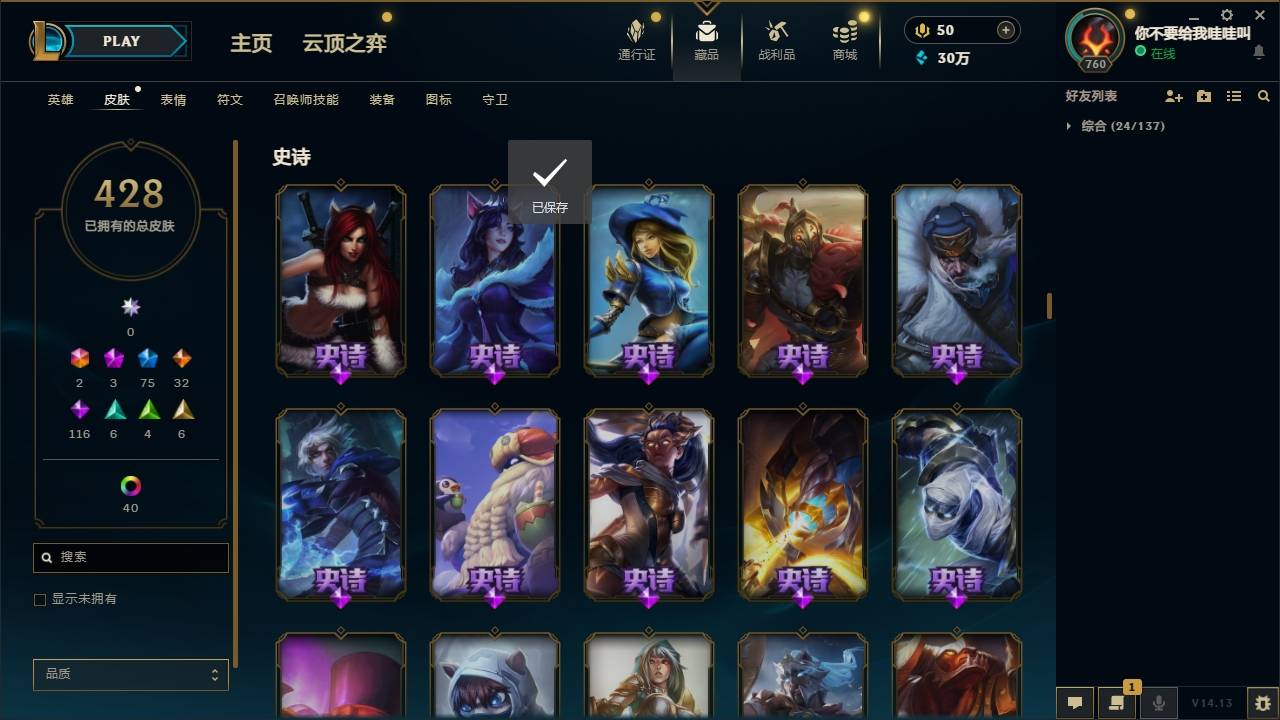
Task: Open client settings via gear icon
Action: pos(1226,15)
